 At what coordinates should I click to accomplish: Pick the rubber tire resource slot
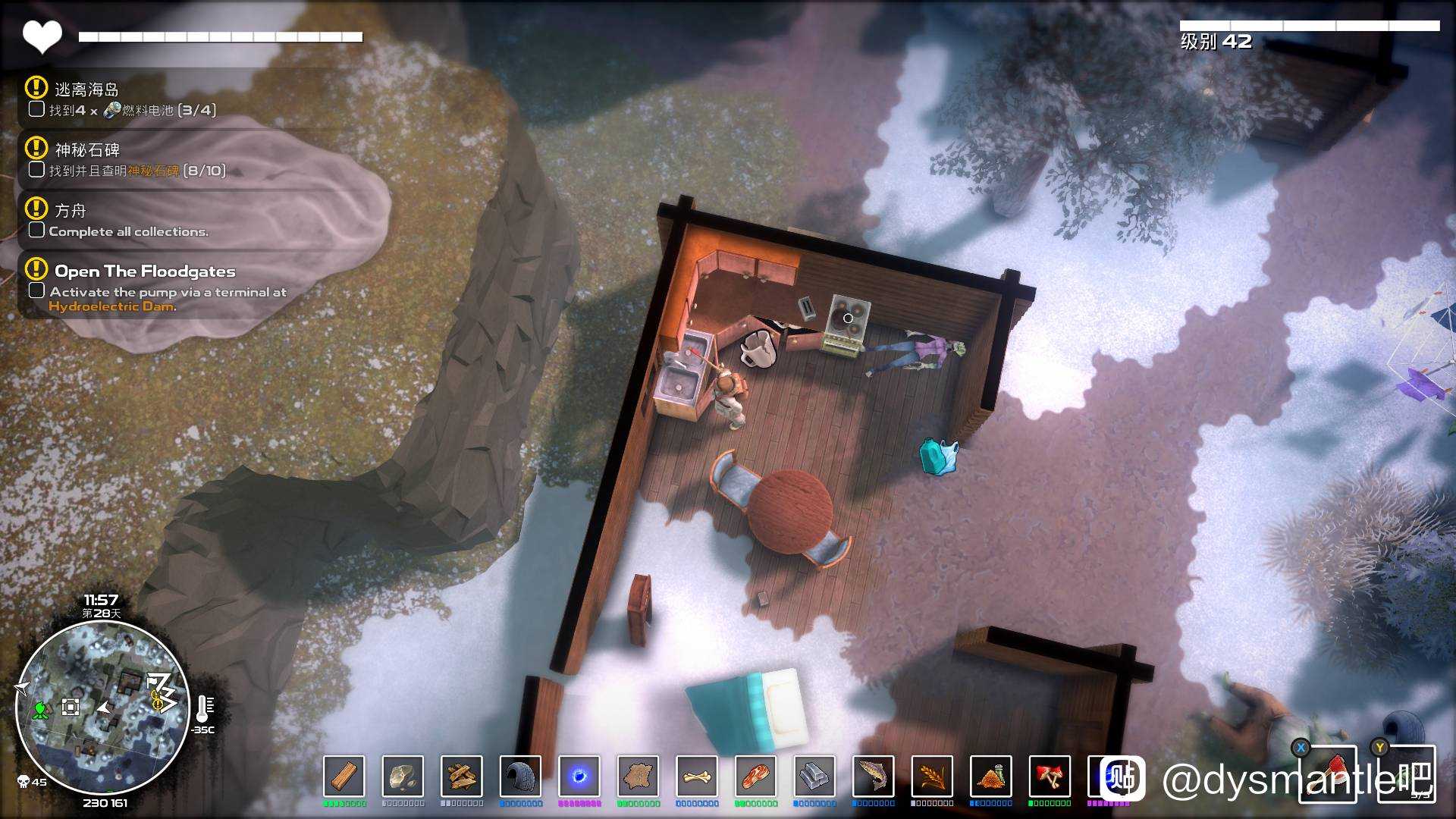tap(520, 777)
